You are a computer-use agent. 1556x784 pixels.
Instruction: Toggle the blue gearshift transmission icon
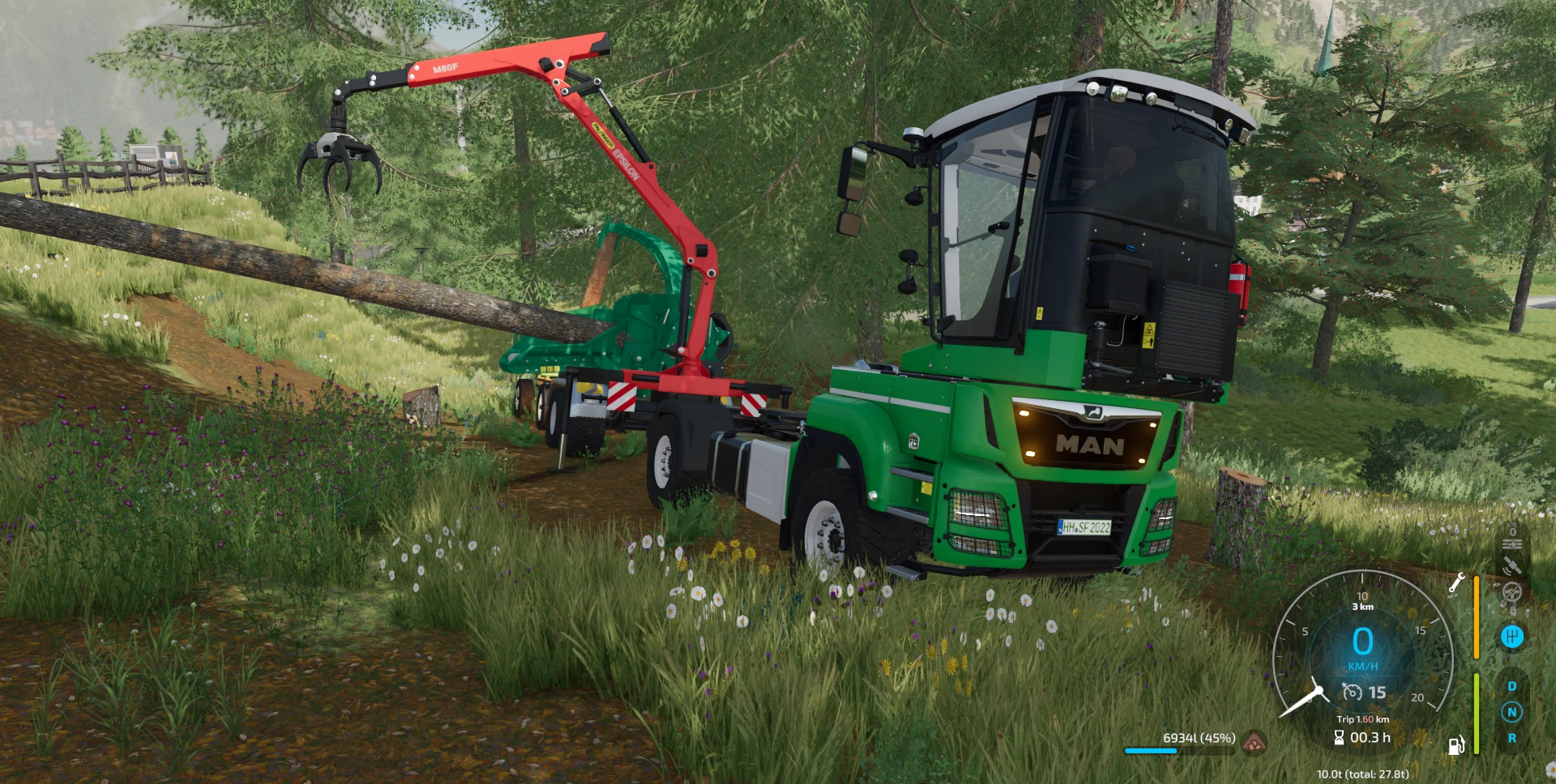1511,637
